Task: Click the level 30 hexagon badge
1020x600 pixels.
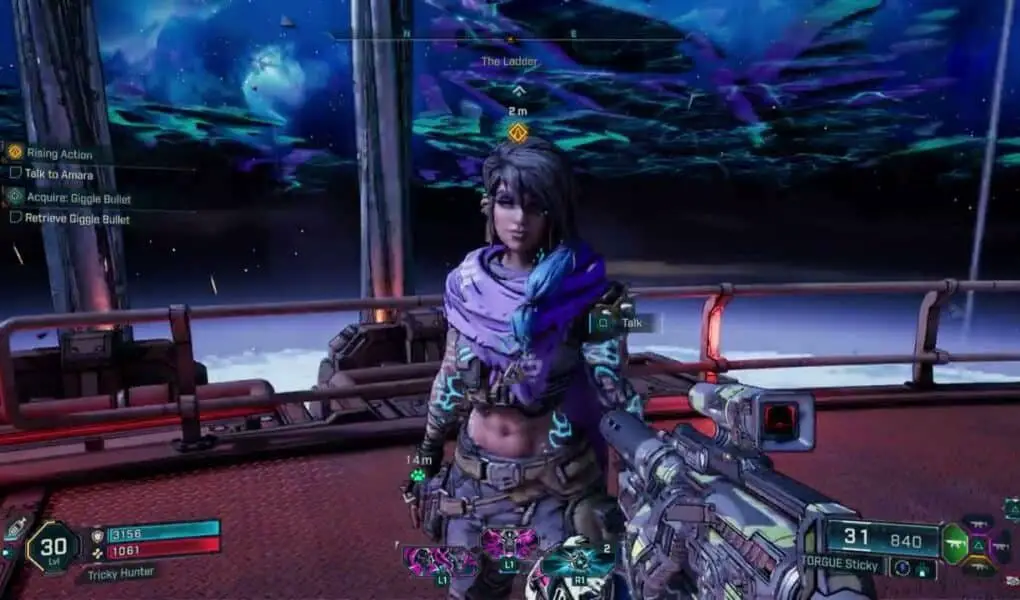Action: (x=51, y=548)
